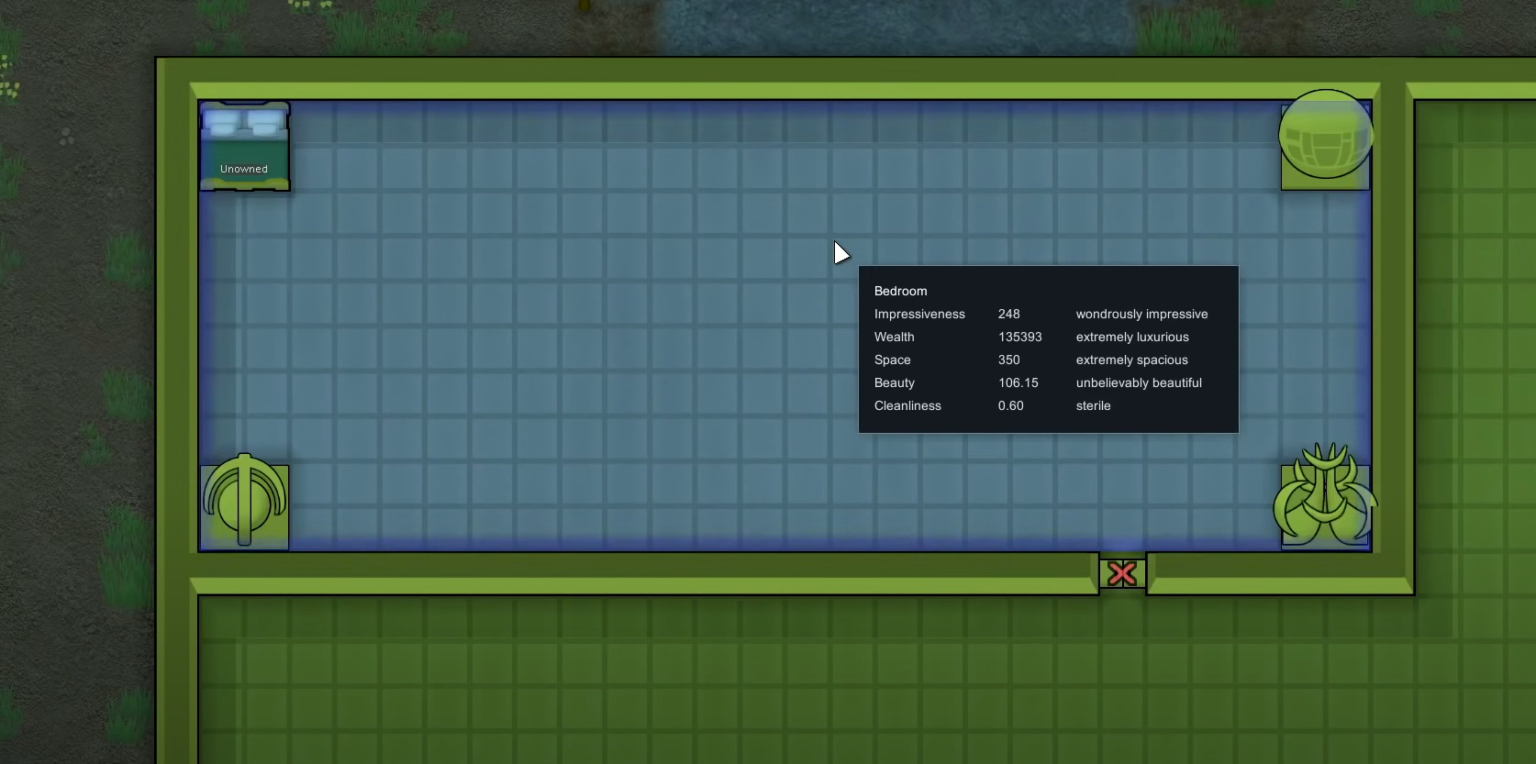Image resolution: width=1536 pixels, height=764 pixels.
Task: Click the Bedroom tooltip header
Action: click(x=901, y=291)
